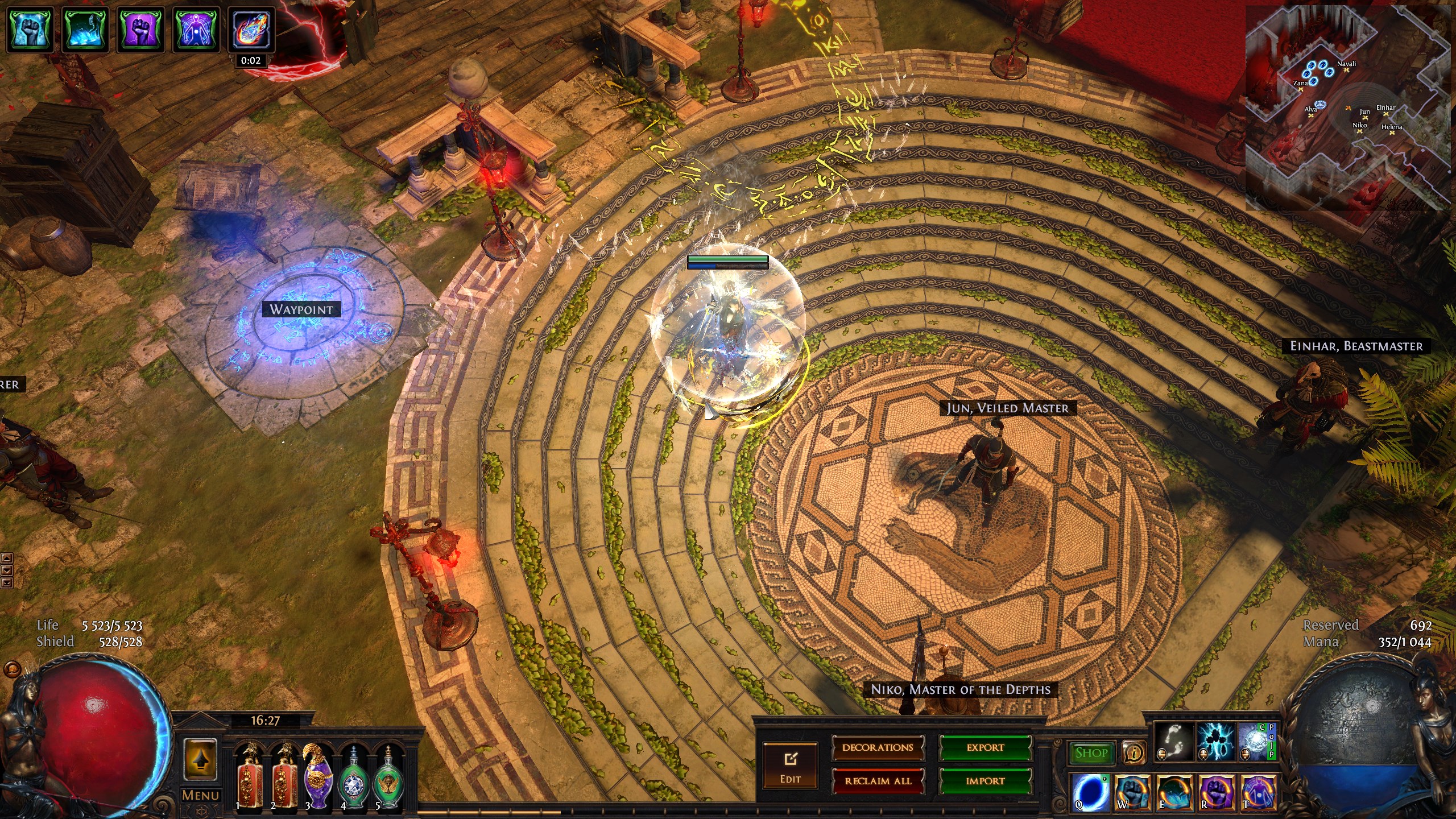
Task: Export the hideout layout
Action: pos(985,748)
